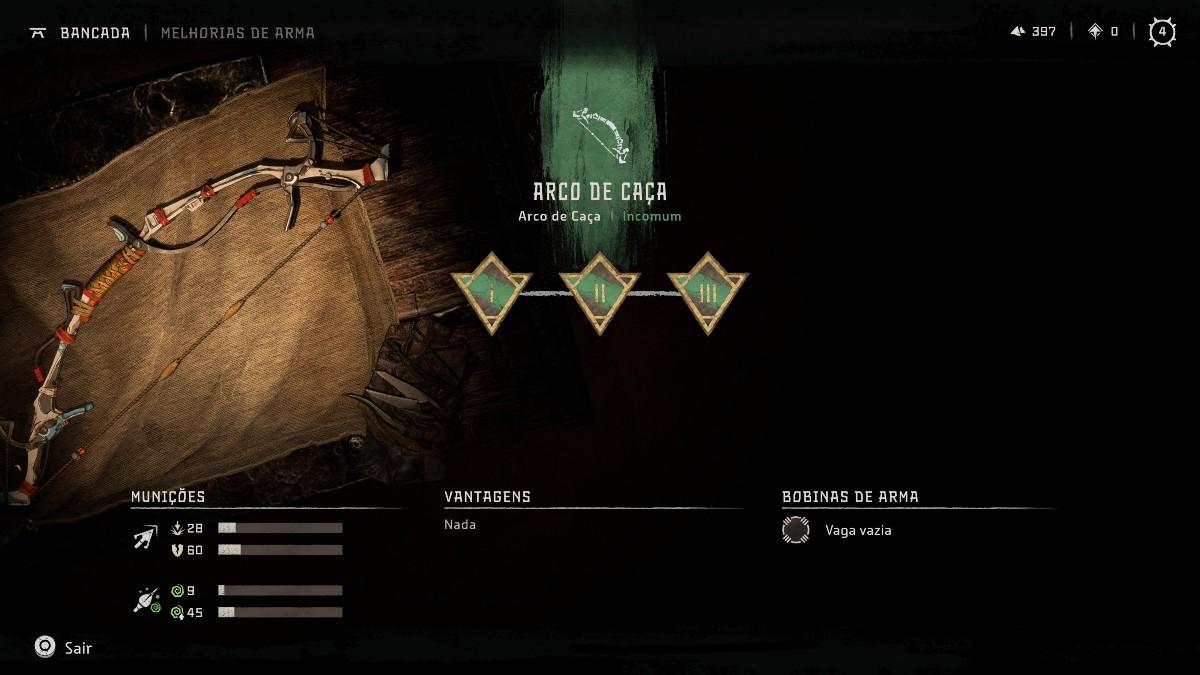The height and width of the screenshot is (675, 1200).
Task: Choose upgrade level II badge
Action: coord(599,291)
